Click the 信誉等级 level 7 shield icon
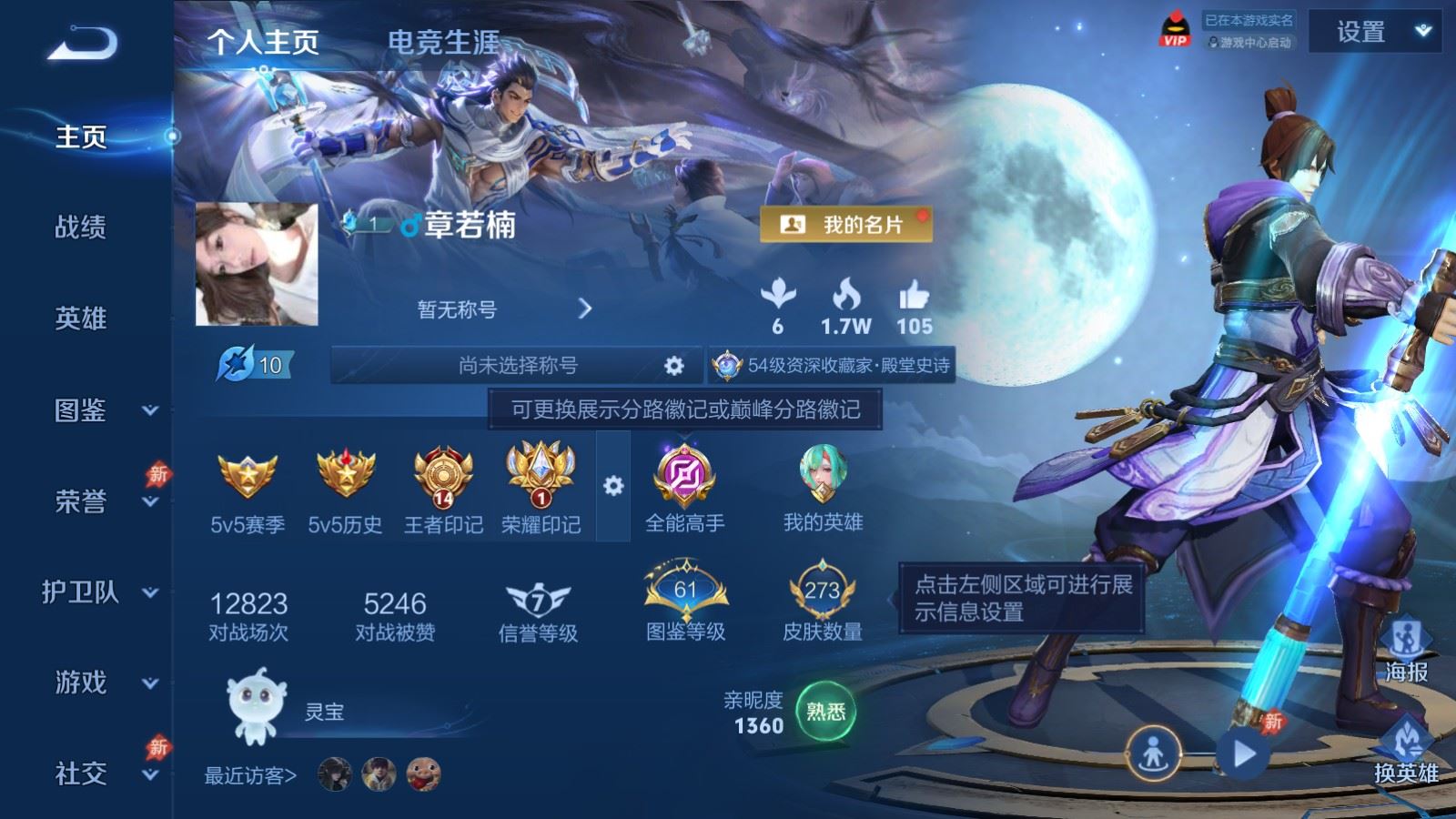Screen dimensions: 1456x819 coord(536,596)
